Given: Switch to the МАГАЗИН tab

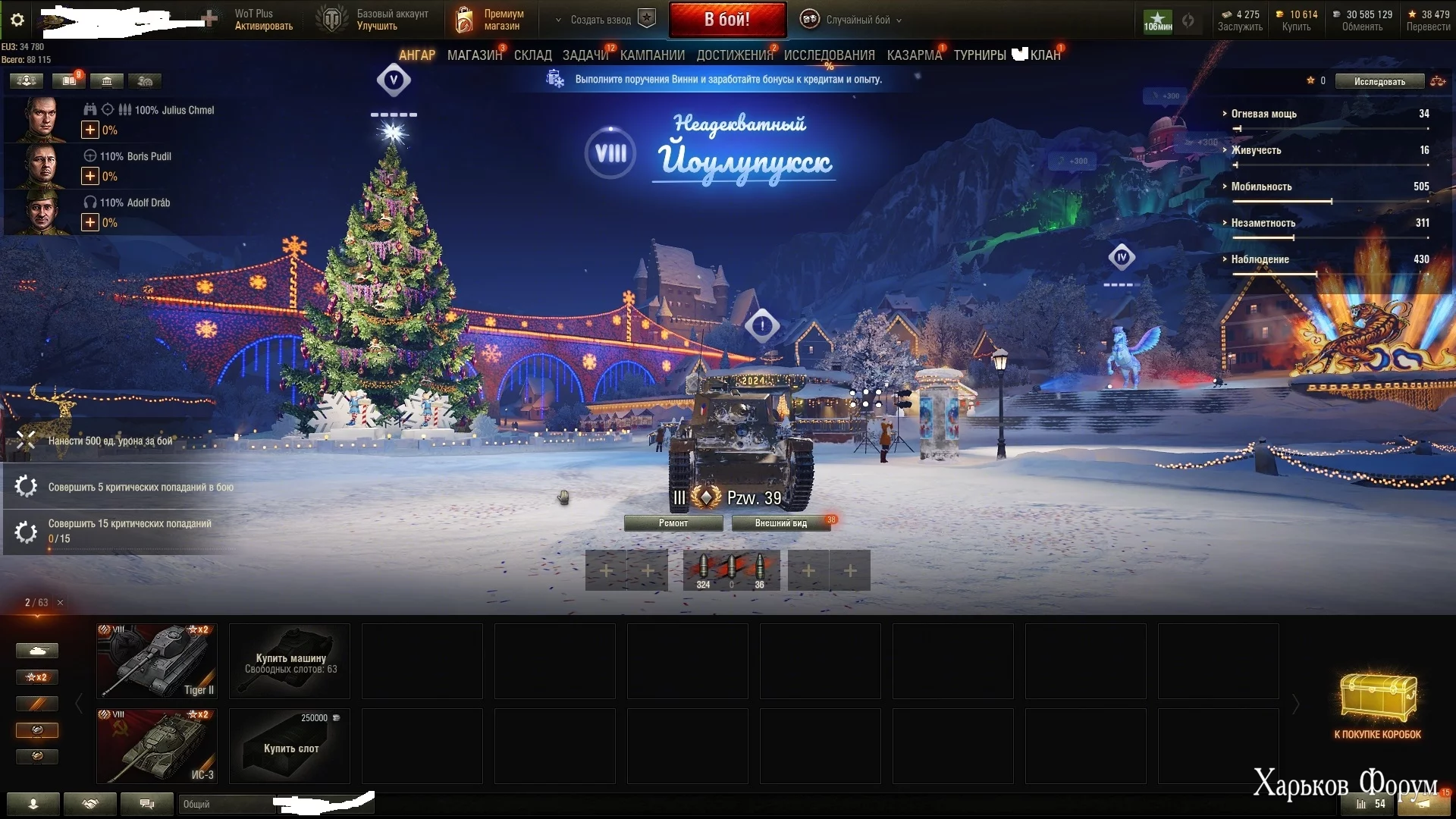Looking at the screenshot, I should click(x=474, y=55).
